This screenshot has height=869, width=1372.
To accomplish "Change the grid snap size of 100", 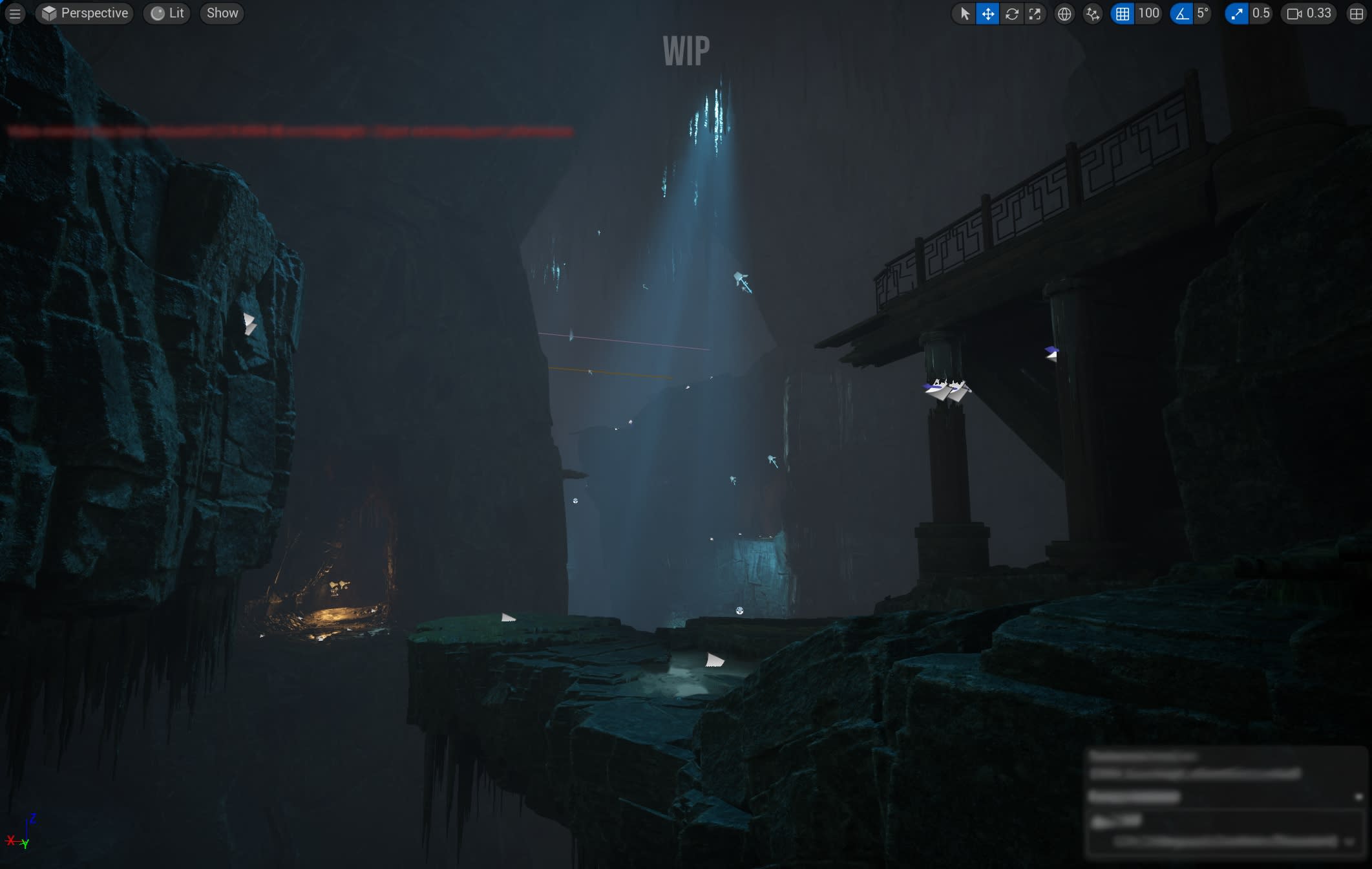I will click(x=1148, y=14).
